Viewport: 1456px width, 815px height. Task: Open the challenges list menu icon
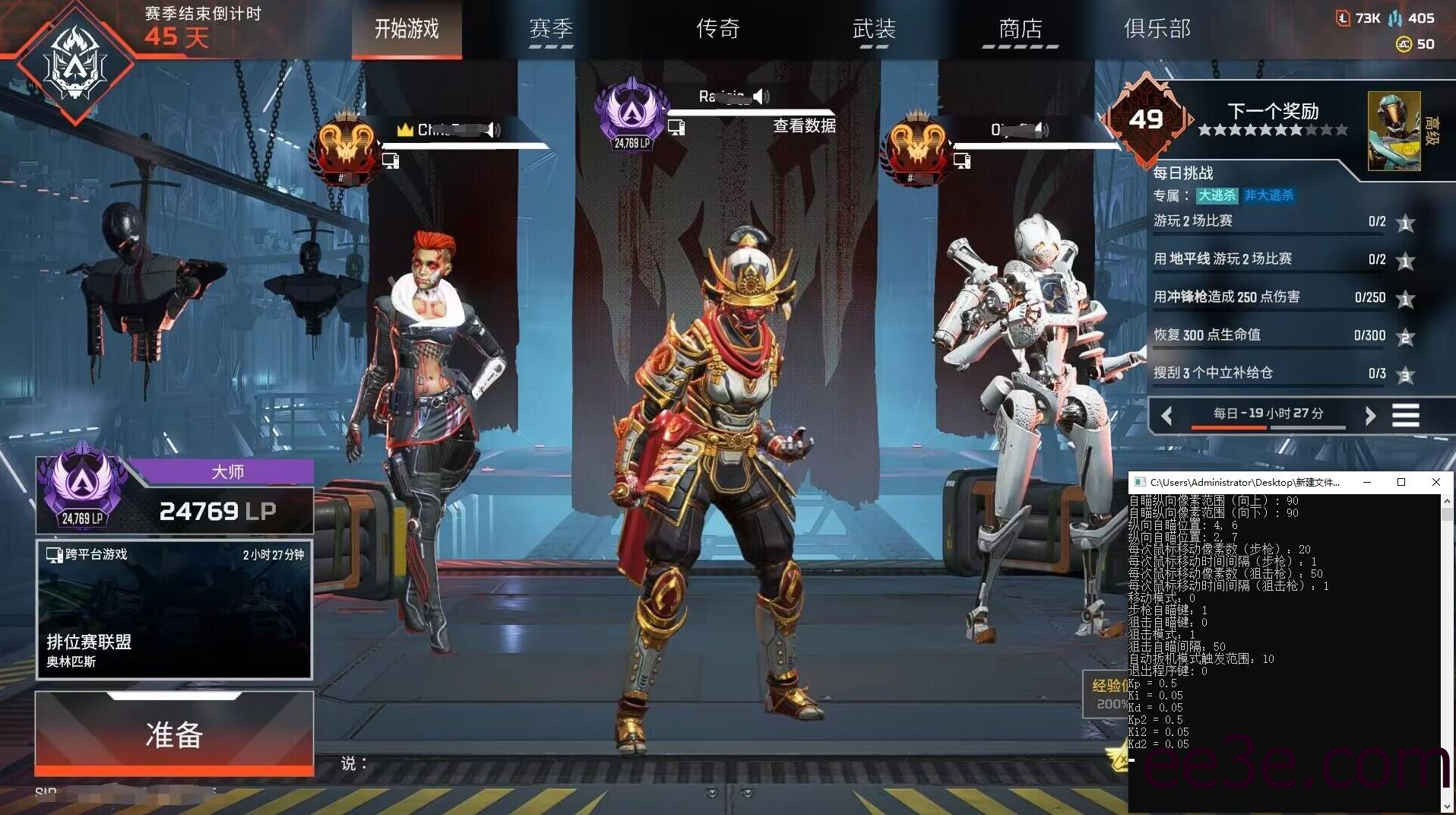tap(1405, 415)
